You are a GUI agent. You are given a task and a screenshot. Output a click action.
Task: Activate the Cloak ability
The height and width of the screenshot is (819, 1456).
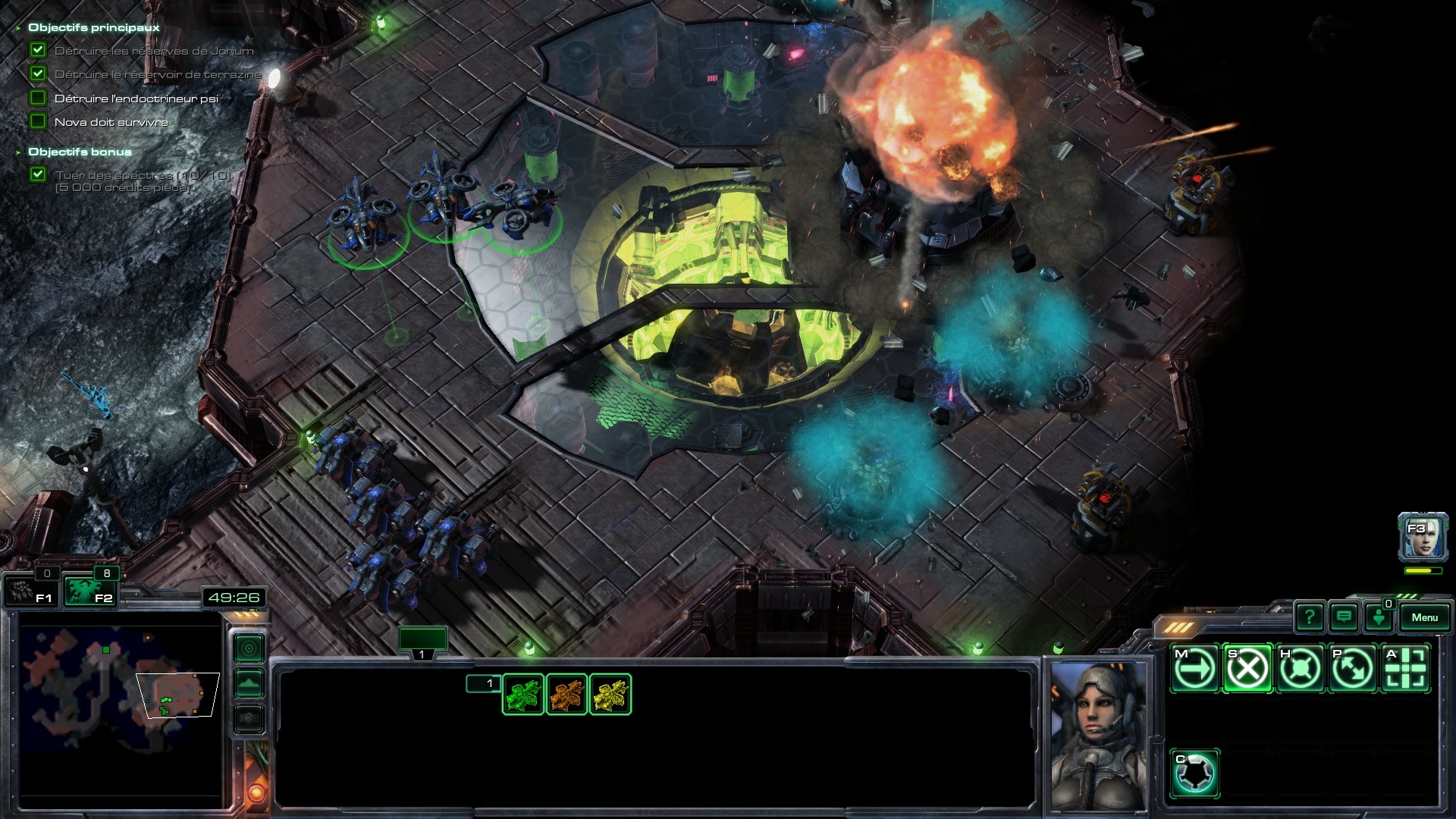[1194, 773]
